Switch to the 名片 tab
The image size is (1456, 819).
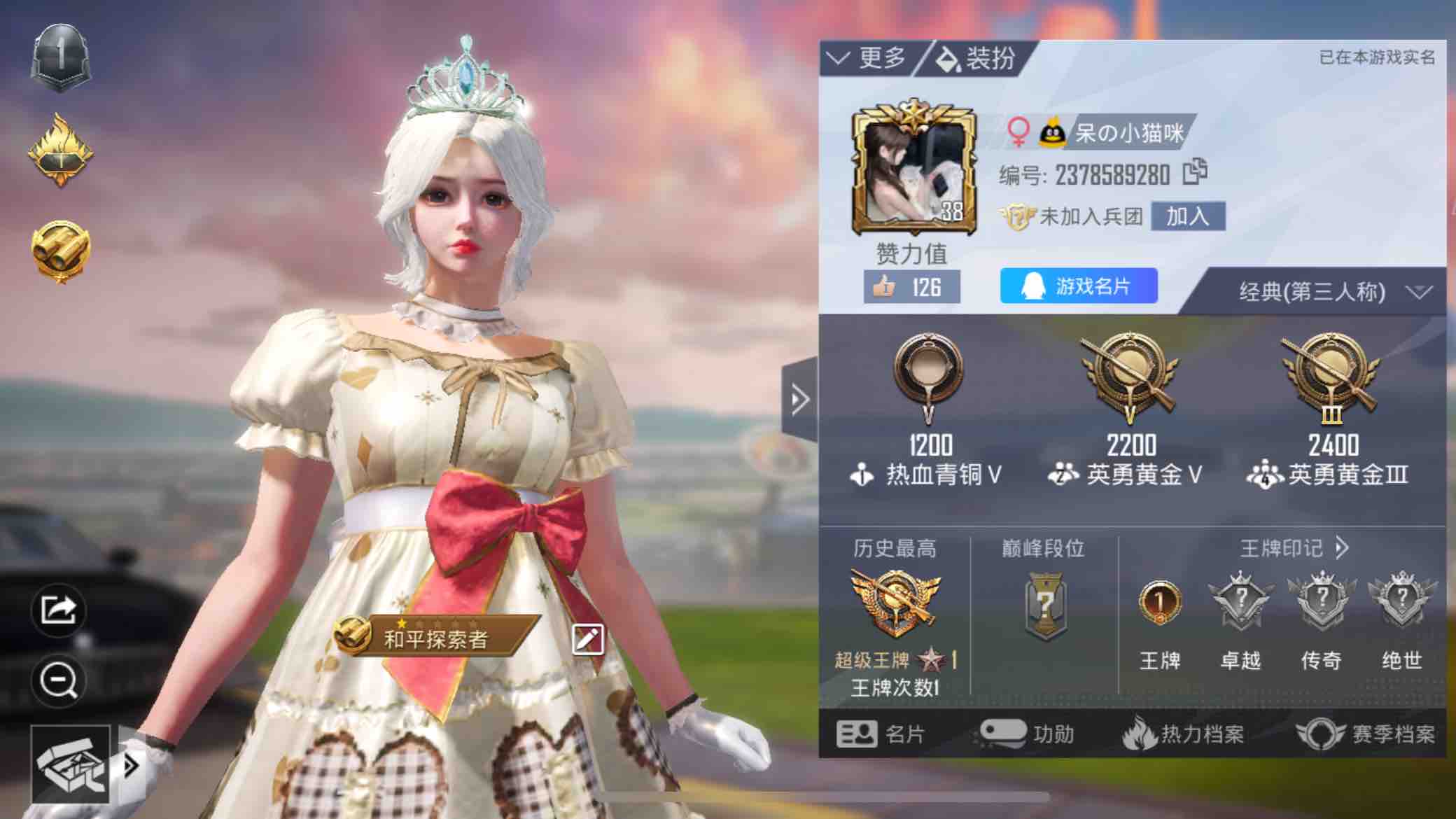coord(881,734)
